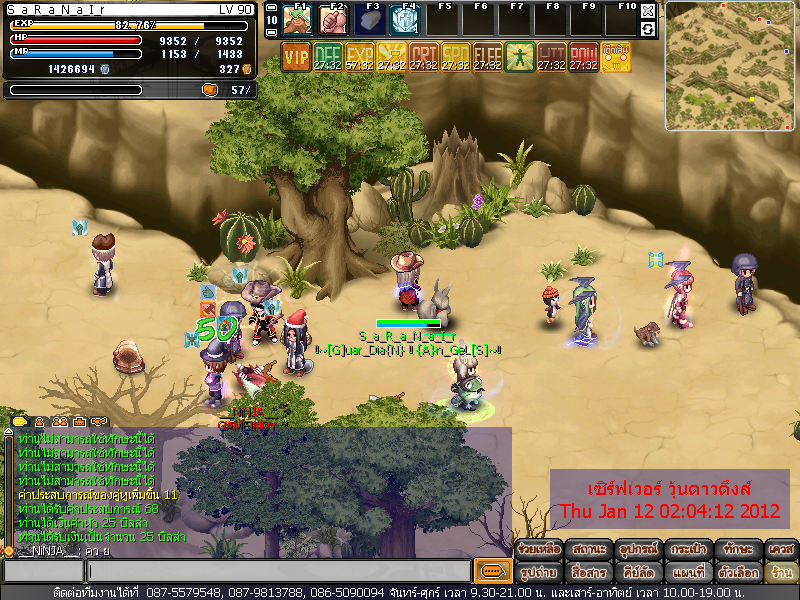Open the ร้าน (Shop) button
This screenshot has height=600, width=800.
(780, 572)
